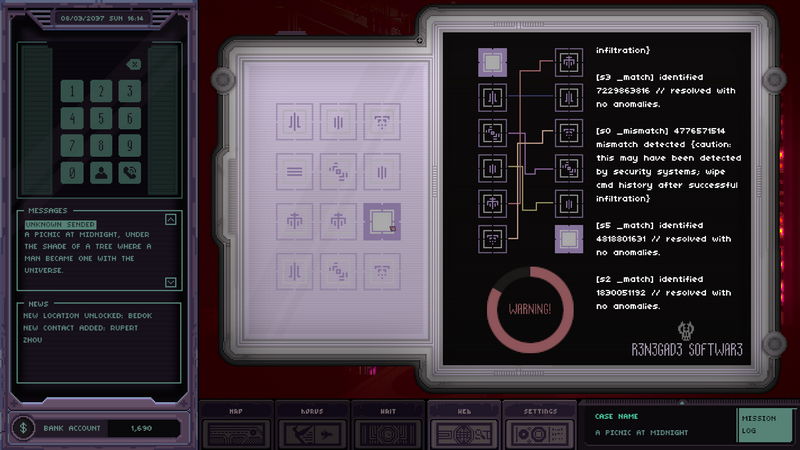Tap the 0 key on the keypad
Screen dimensions: 800x450
point(72,172)
